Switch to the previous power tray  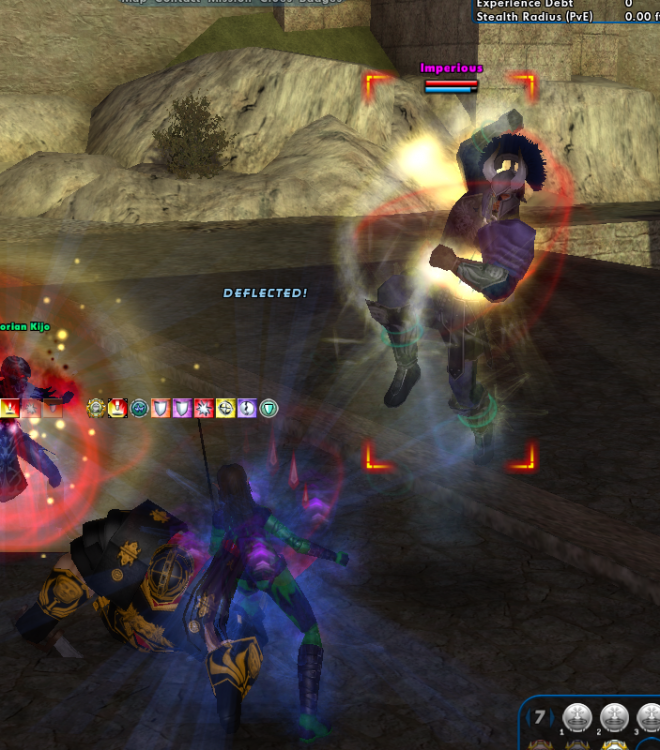click(529, 717)
